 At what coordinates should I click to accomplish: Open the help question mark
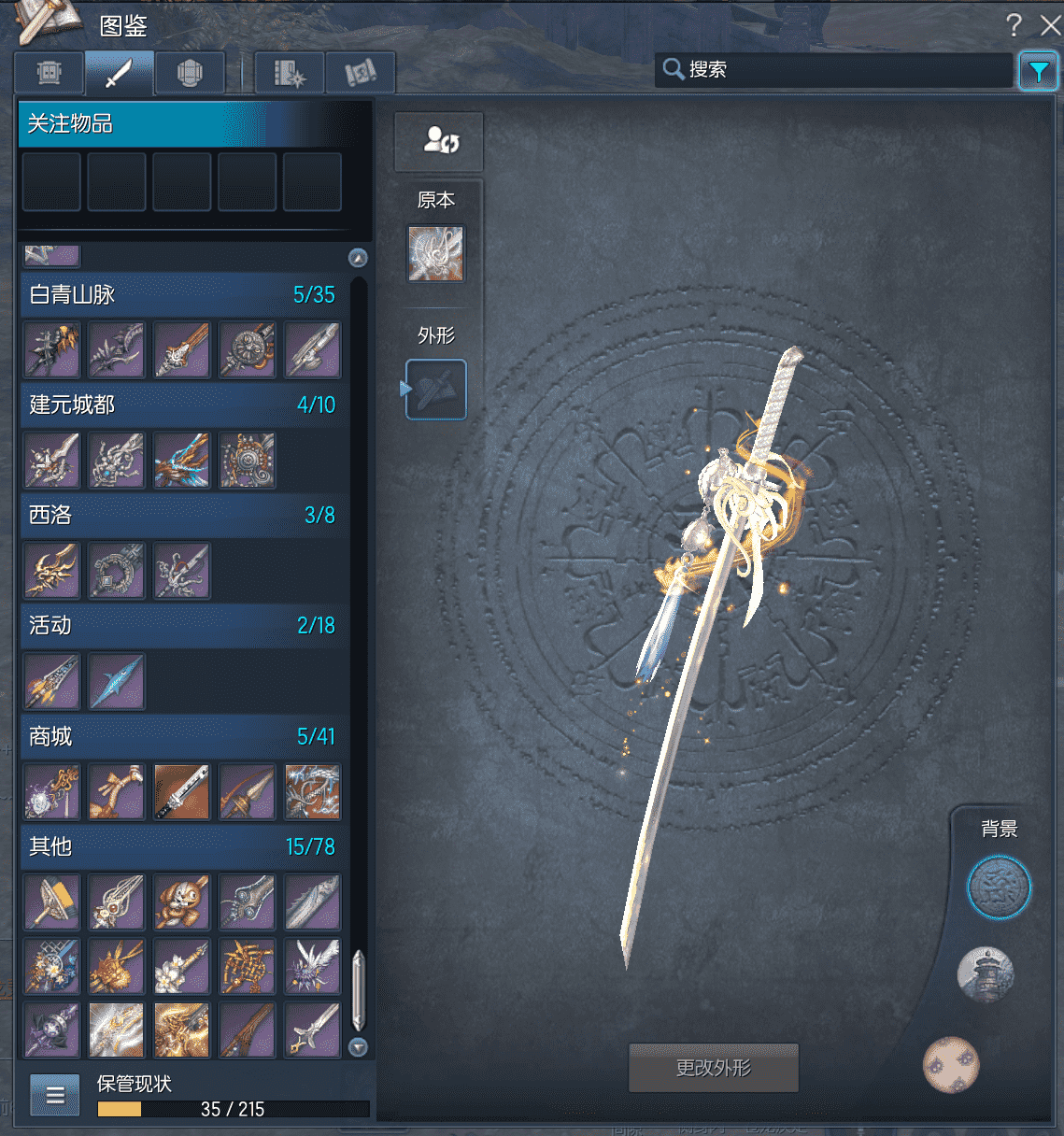pyautogui.click(x=1014, y=25)
